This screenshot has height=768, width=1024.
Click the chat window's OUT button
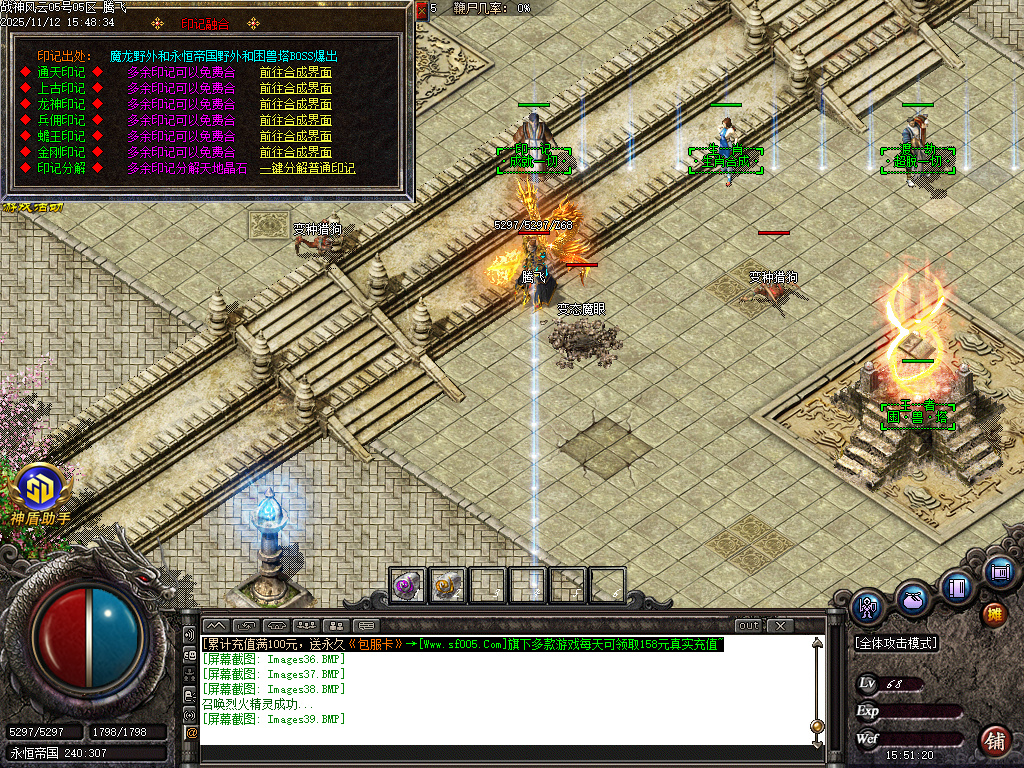click(x=748, y=626)
